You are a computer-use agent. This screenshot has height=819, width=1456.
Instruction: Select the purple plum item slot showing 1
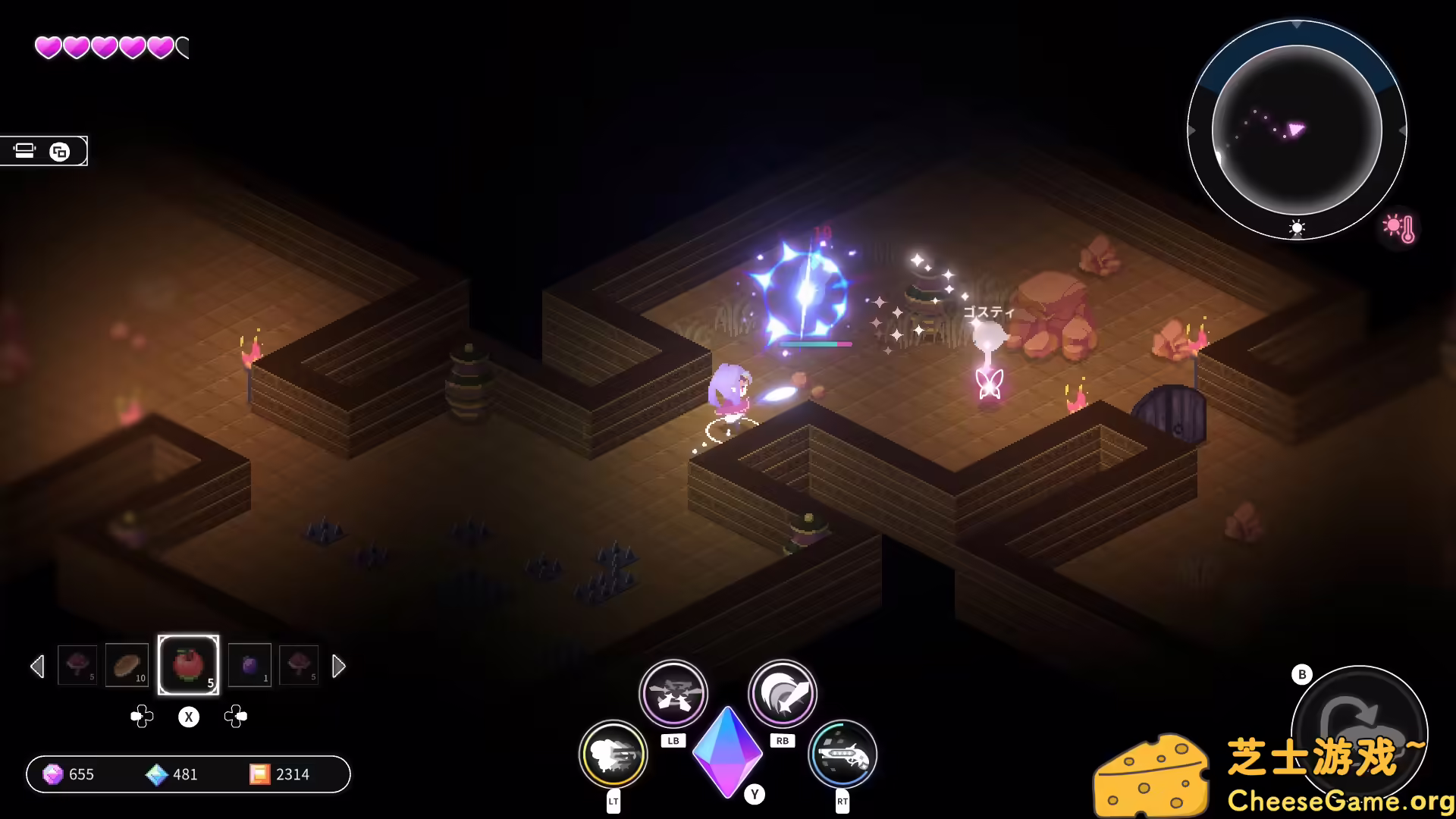point(249,665)
